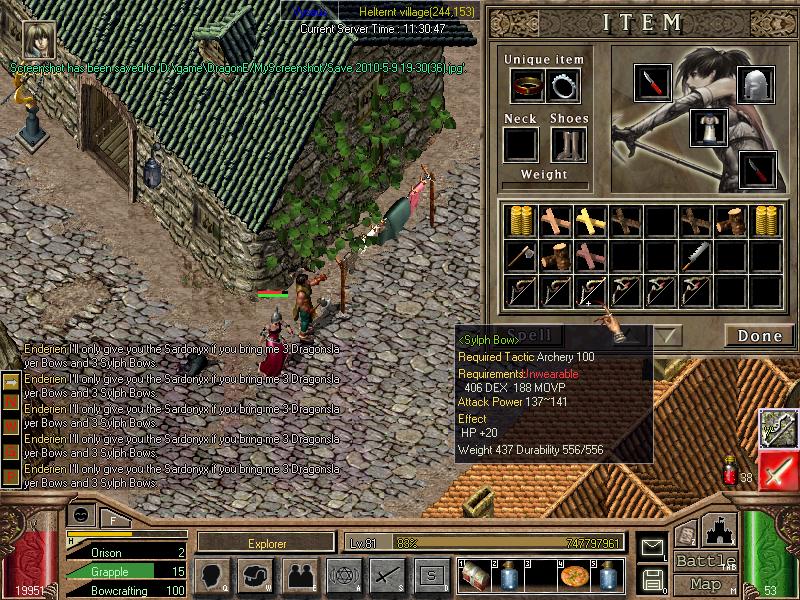Screen dimensions: 800x600
Task: Use the pizza food in quick slot
Action: pos(576,577)
